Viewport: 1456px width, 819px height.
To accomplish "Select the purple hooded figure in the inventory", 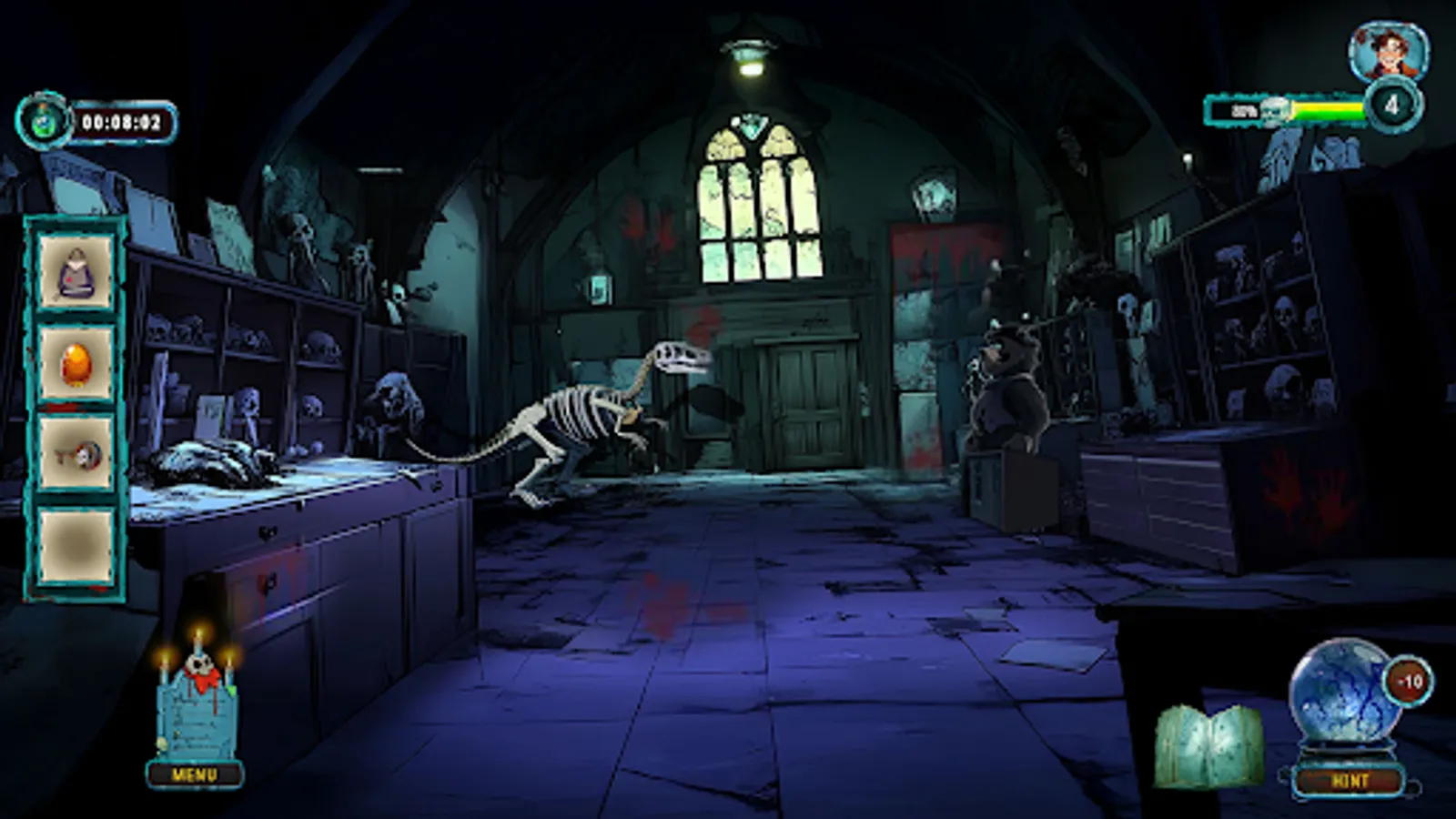I will point(77,273).
